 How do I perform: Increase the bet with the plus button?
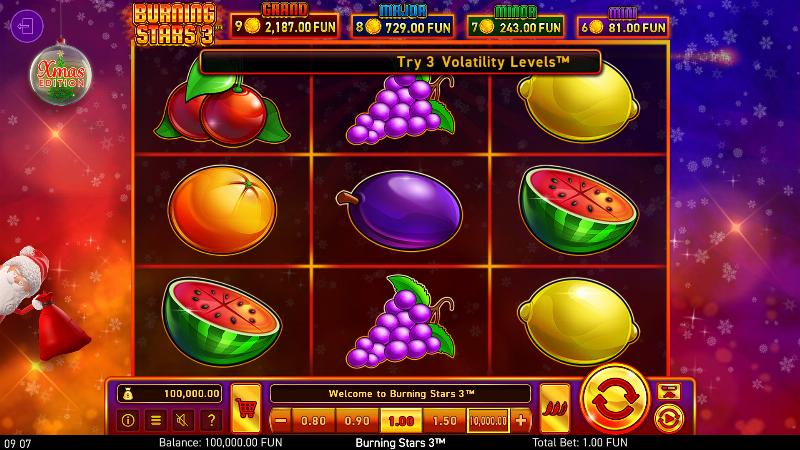(520, 420)
